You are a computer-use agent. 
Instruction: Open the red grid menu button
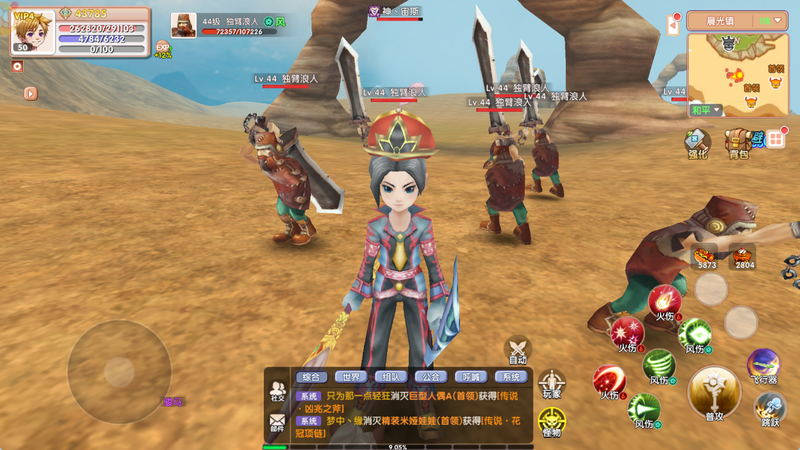click(x=776, y=139)
